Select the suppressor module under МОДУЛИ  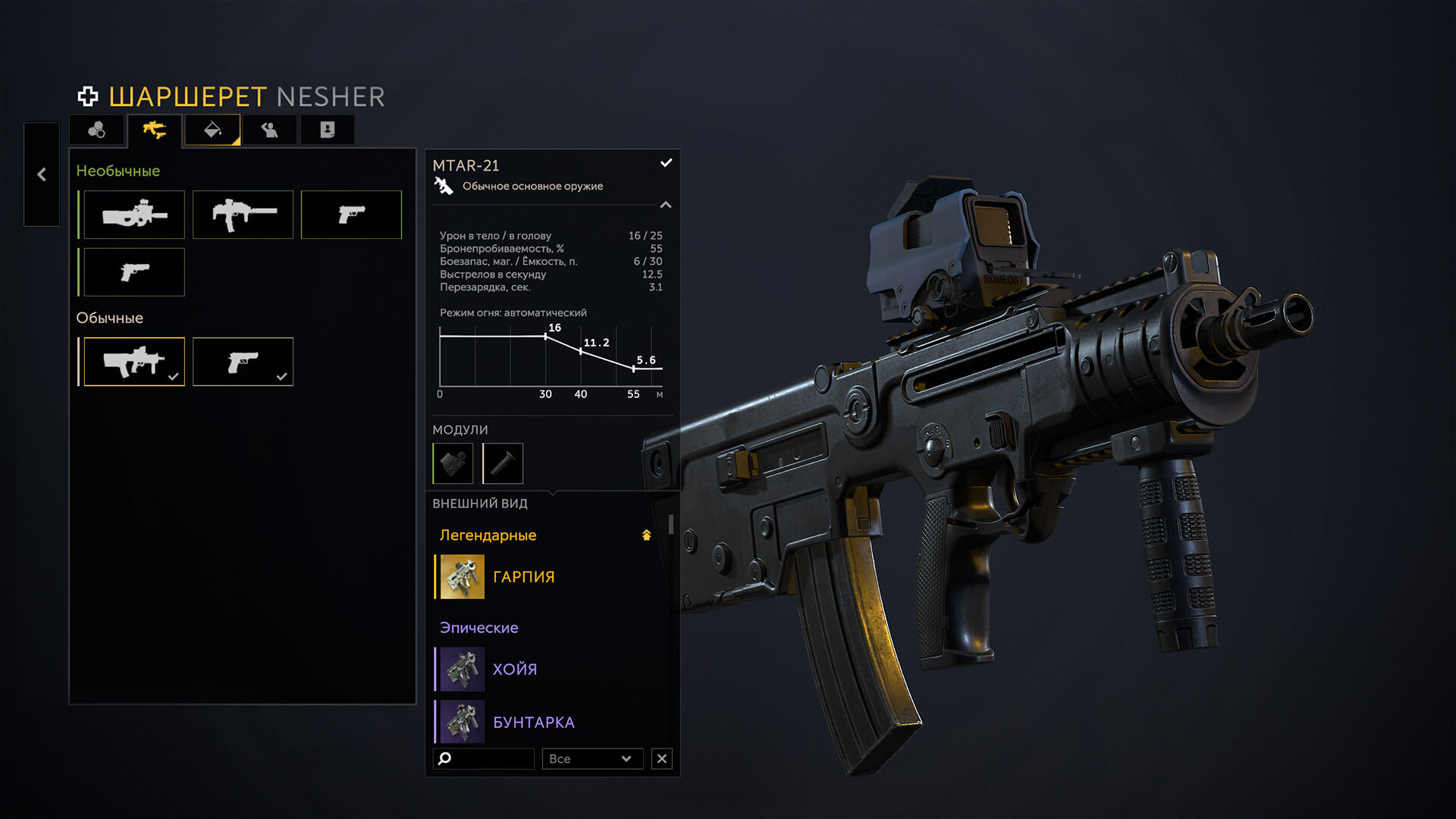pos(503,463)
